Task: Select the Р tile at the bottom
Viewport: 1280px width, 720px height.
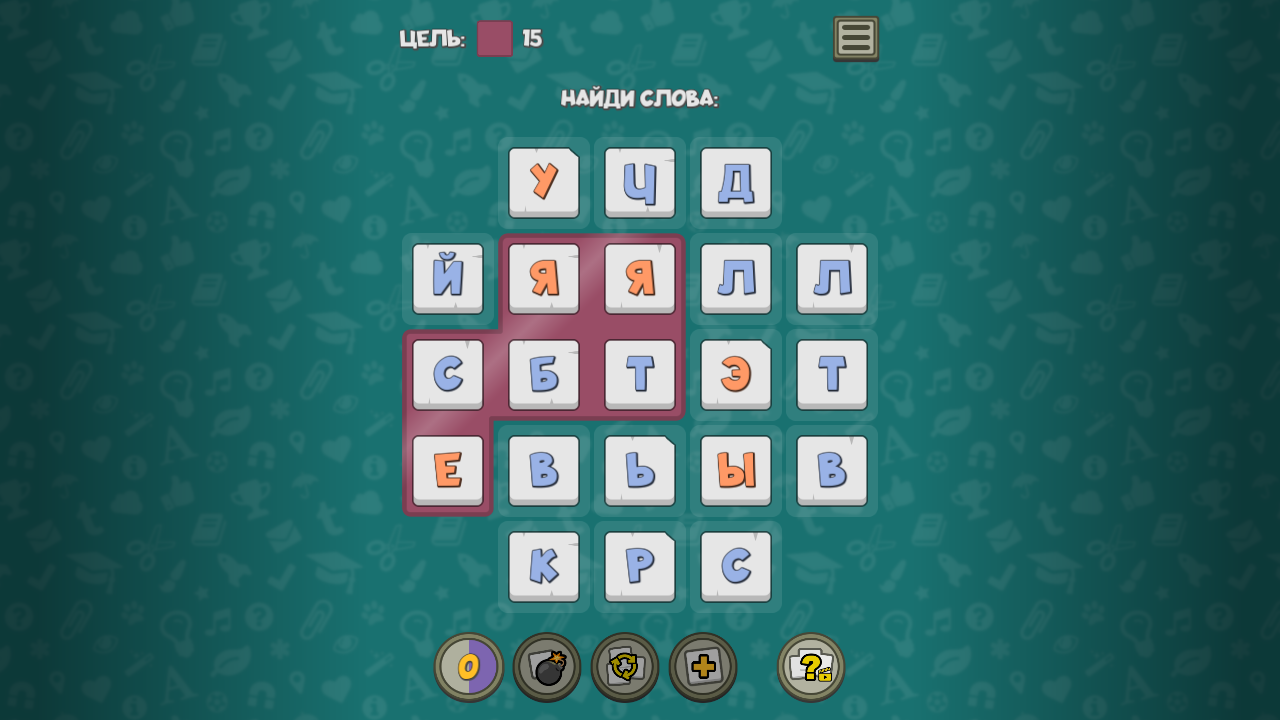Action: pos(639,566)
